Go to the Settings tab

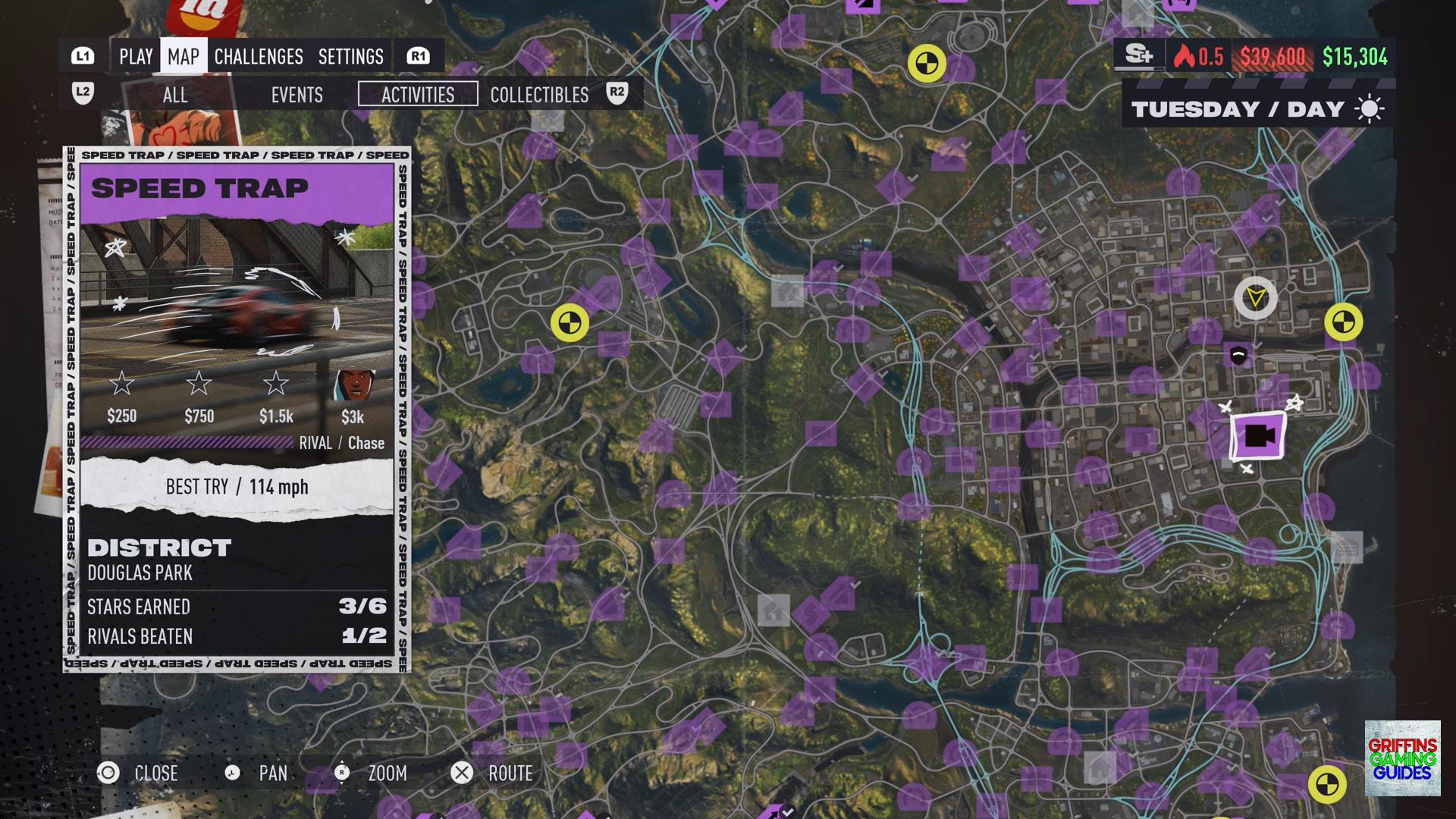(351, 57)
